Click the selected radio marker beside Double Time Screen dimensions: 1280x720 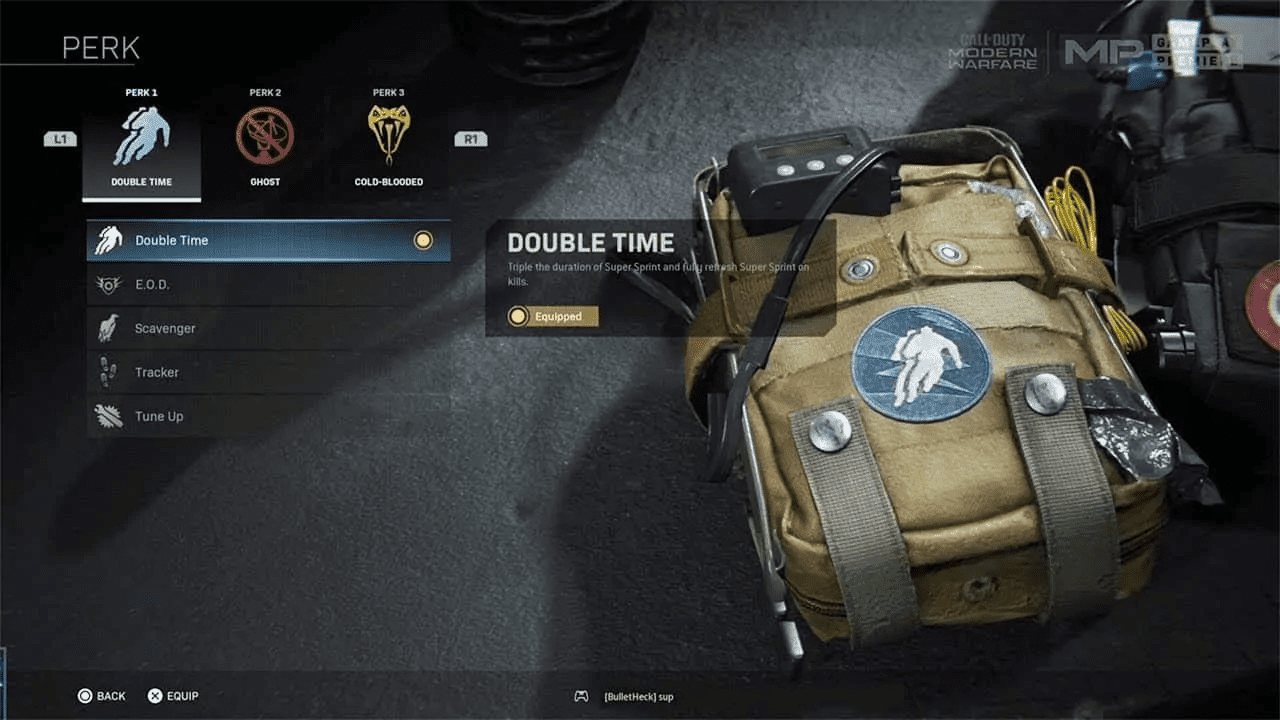click(423, 240)
